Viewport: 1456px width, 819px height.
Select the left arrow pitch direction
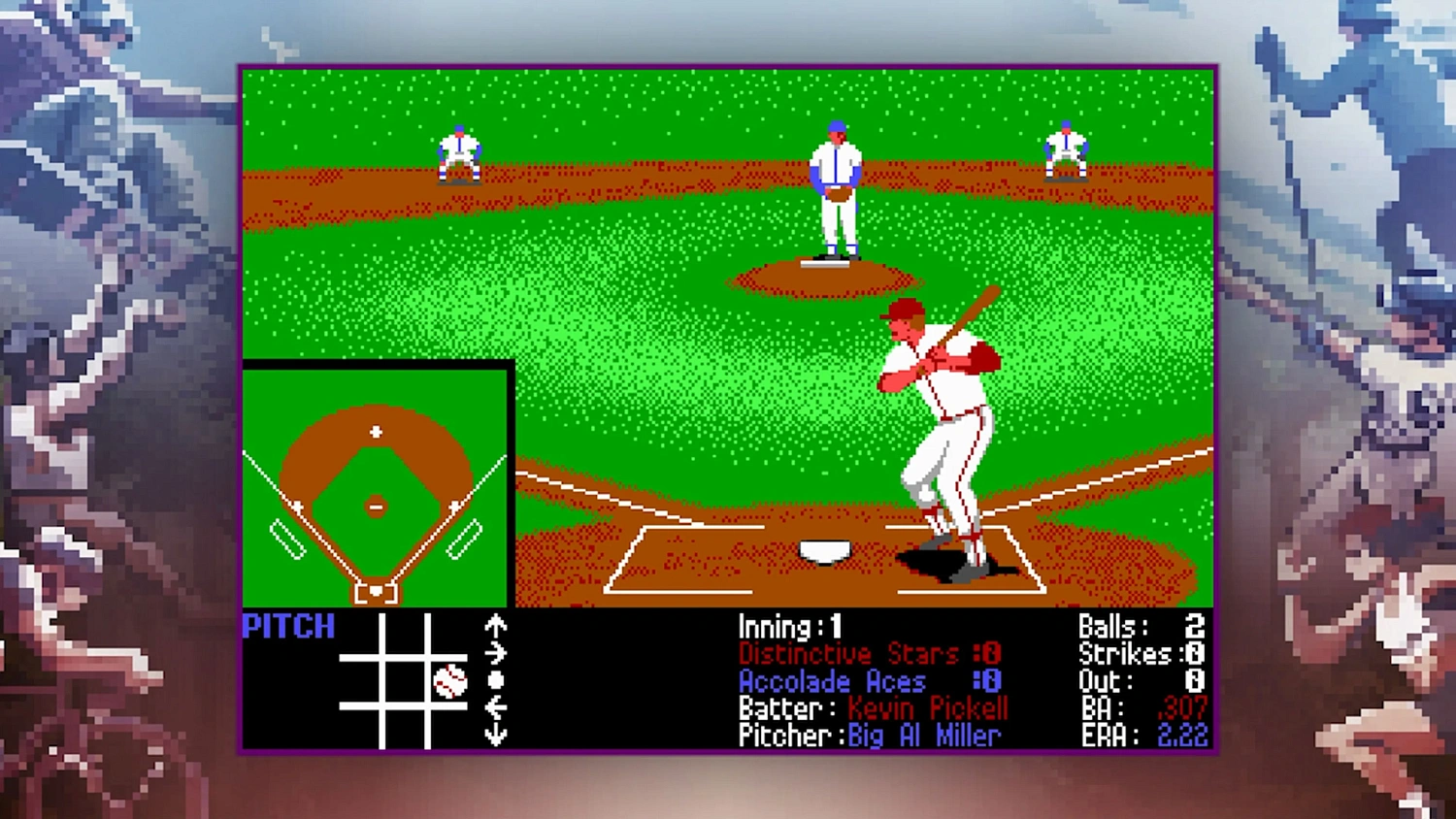pos(496,706)
